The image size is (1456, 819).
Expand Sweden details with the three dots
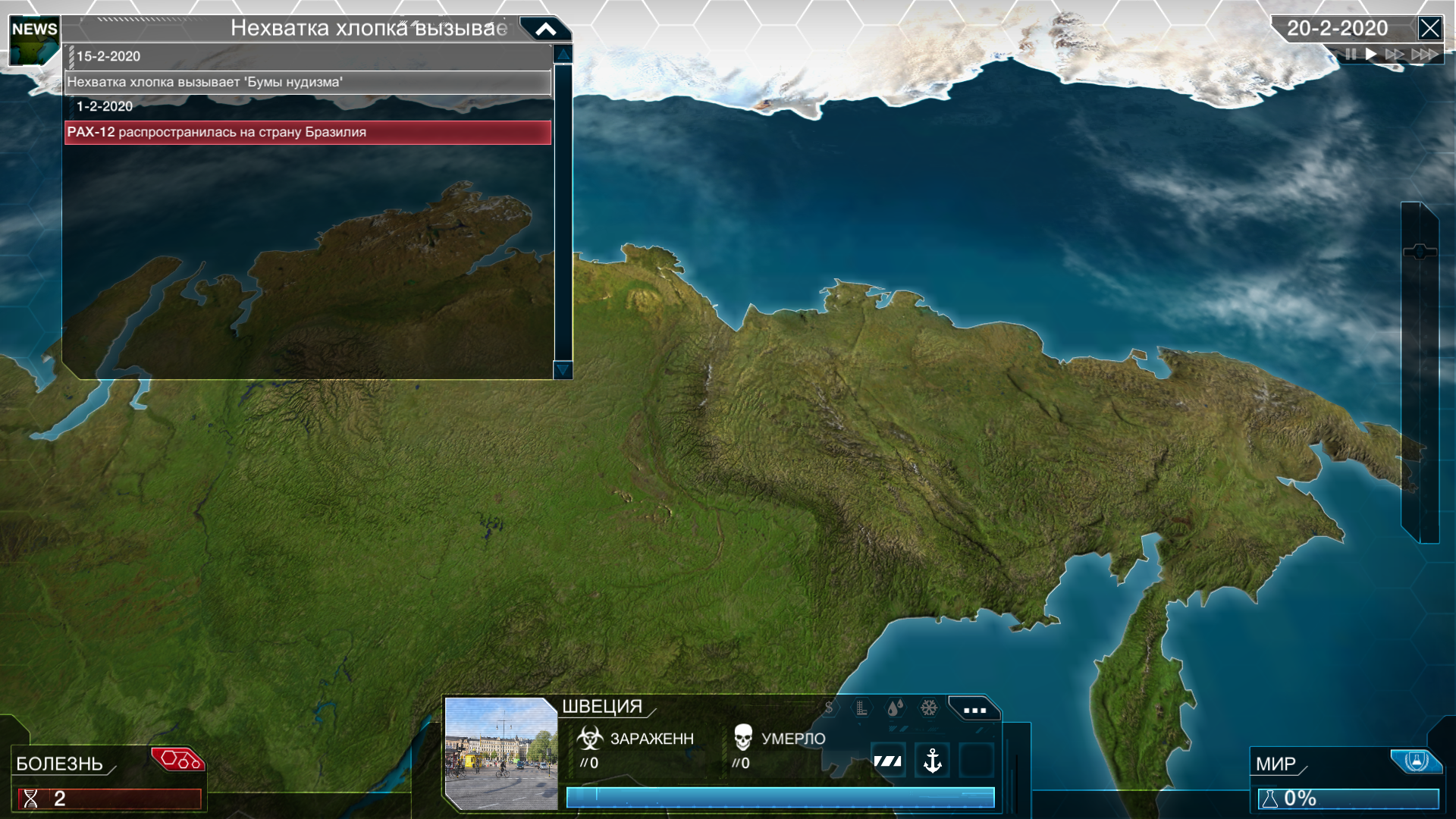coord(974,710)
